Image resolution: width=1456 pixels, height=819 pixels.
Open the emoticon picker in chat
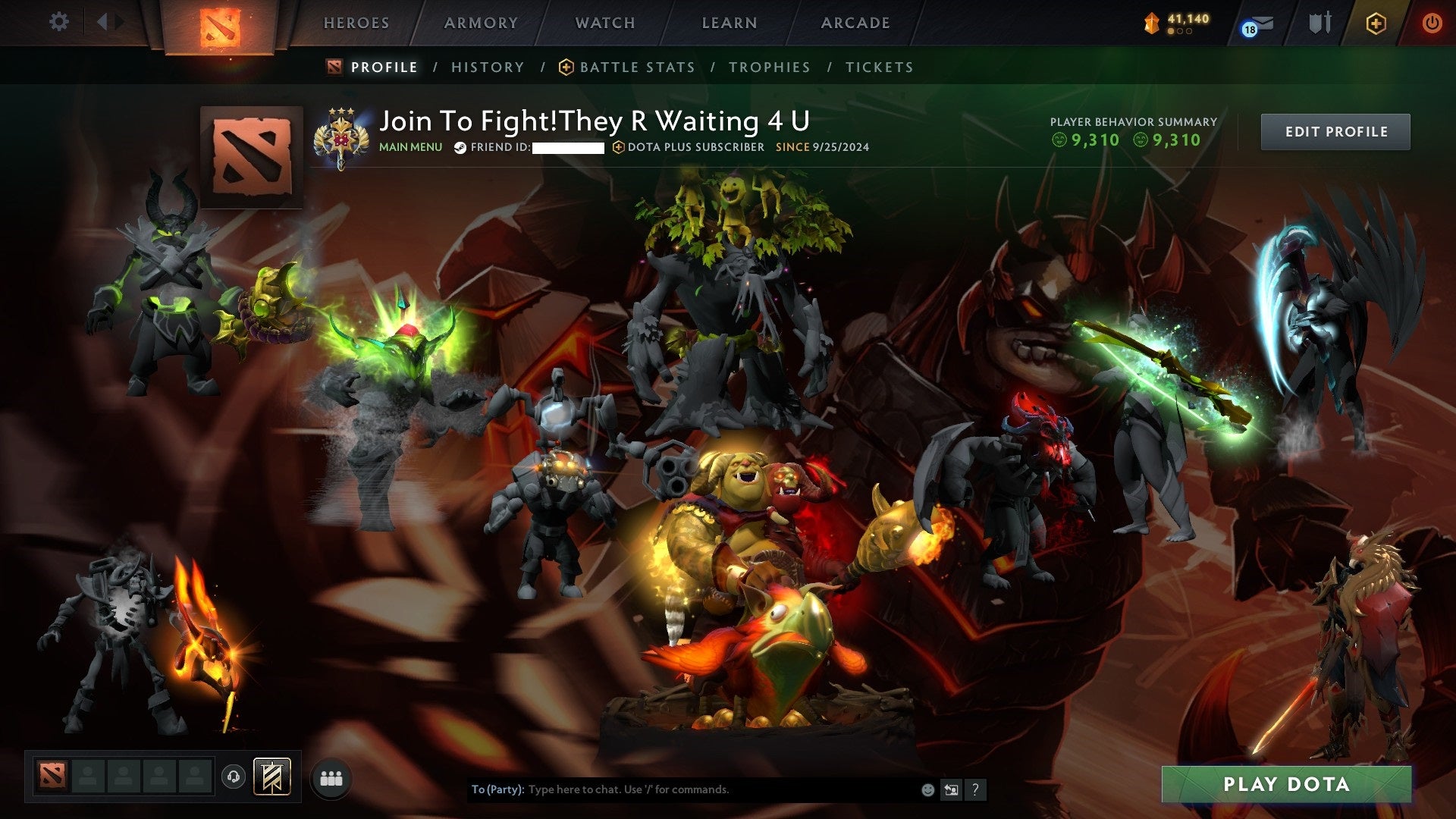point(927,789)
